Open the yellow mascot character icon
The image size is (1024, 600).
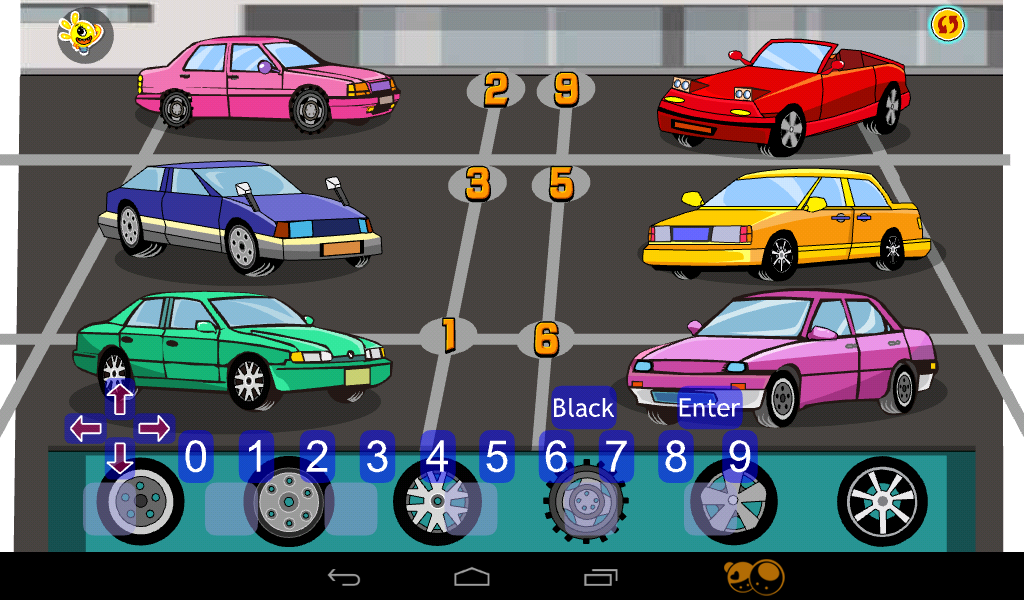click(83, 32)
